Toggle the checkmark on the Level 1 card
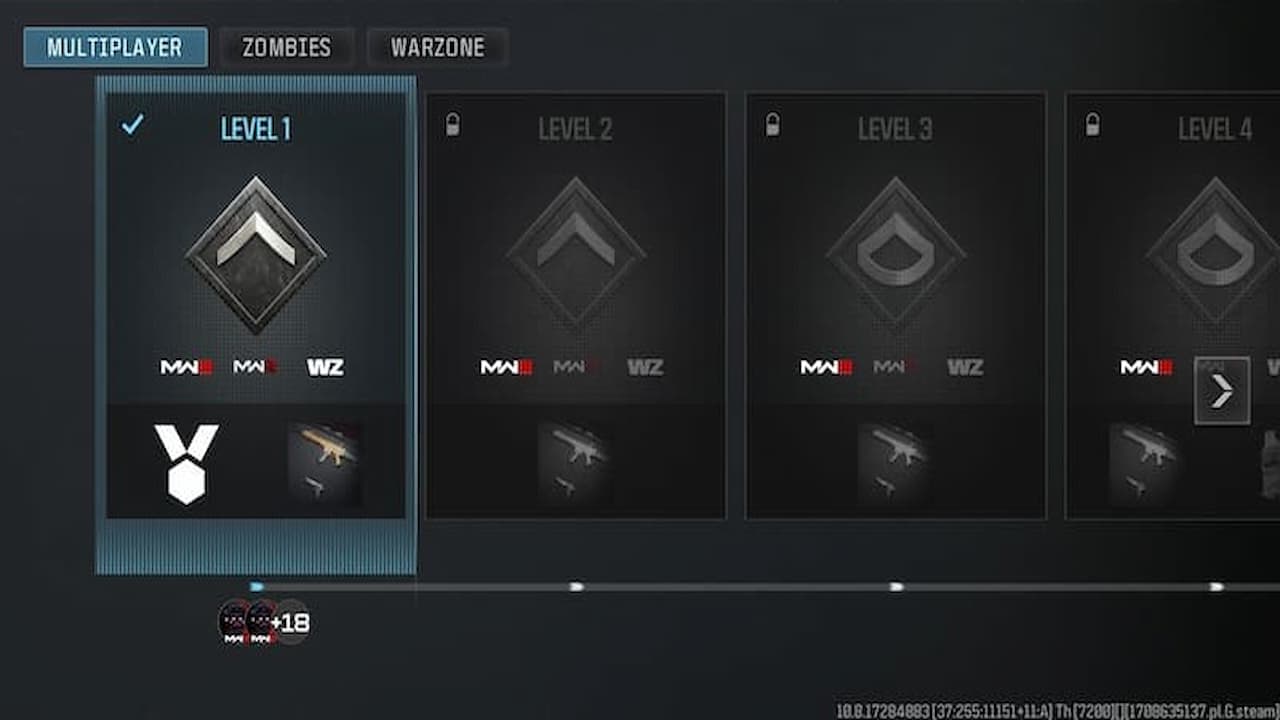 coord(131,126)
